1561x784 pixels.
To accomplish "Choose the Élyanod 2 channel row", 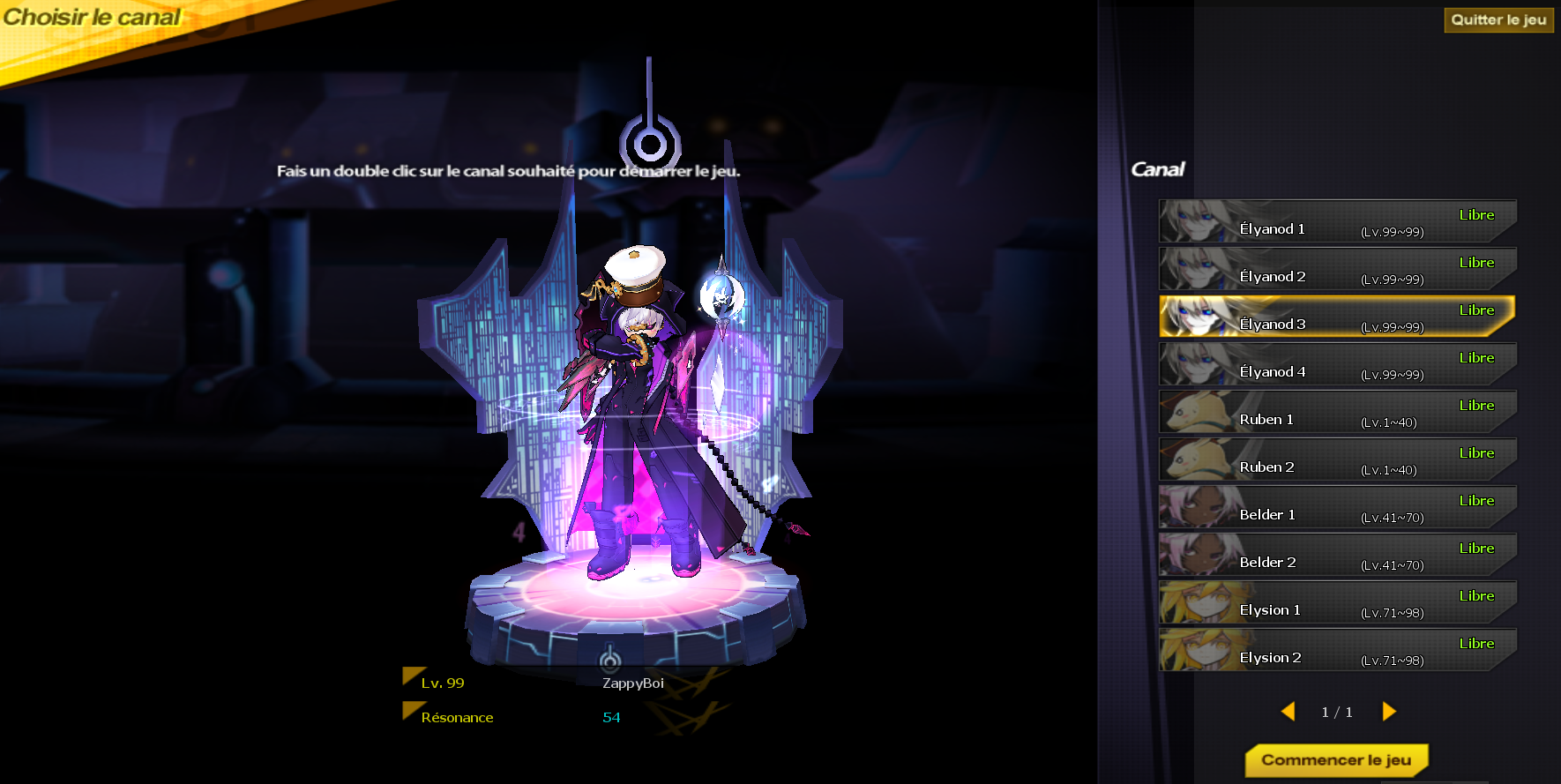I will (x=1336, y=269).
